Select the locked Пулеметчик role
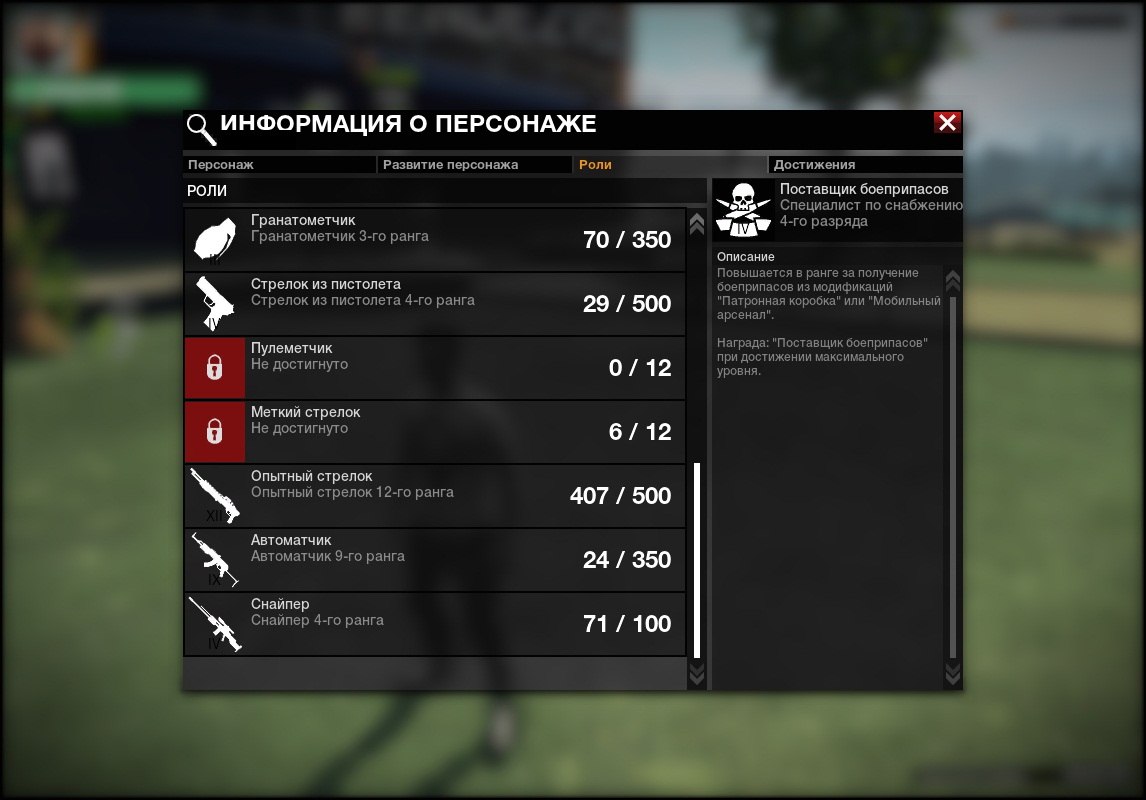1146x800 pixels. tap(434, 368)
